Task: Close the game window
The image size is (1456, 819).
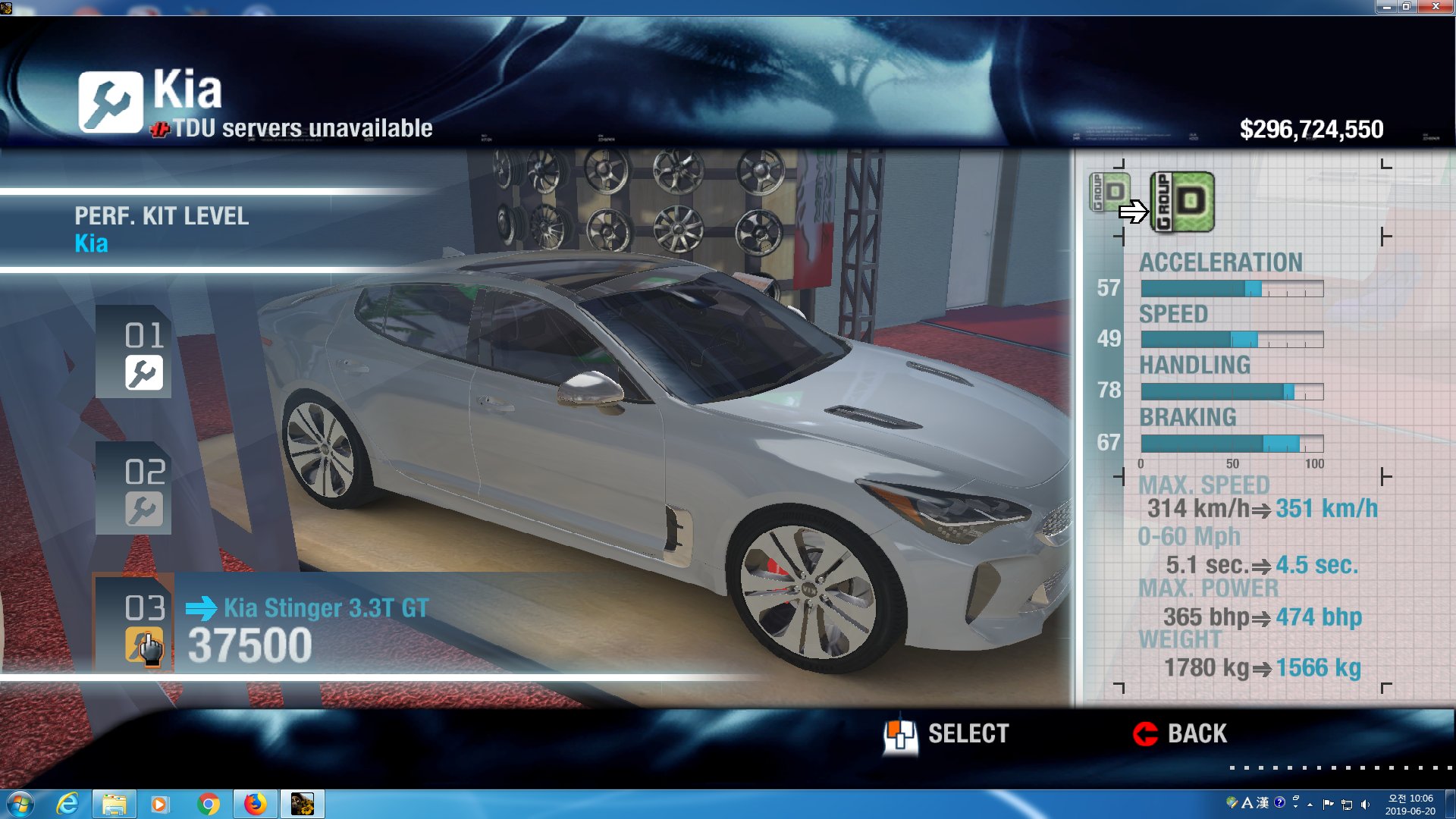Action: (1435, 7)
